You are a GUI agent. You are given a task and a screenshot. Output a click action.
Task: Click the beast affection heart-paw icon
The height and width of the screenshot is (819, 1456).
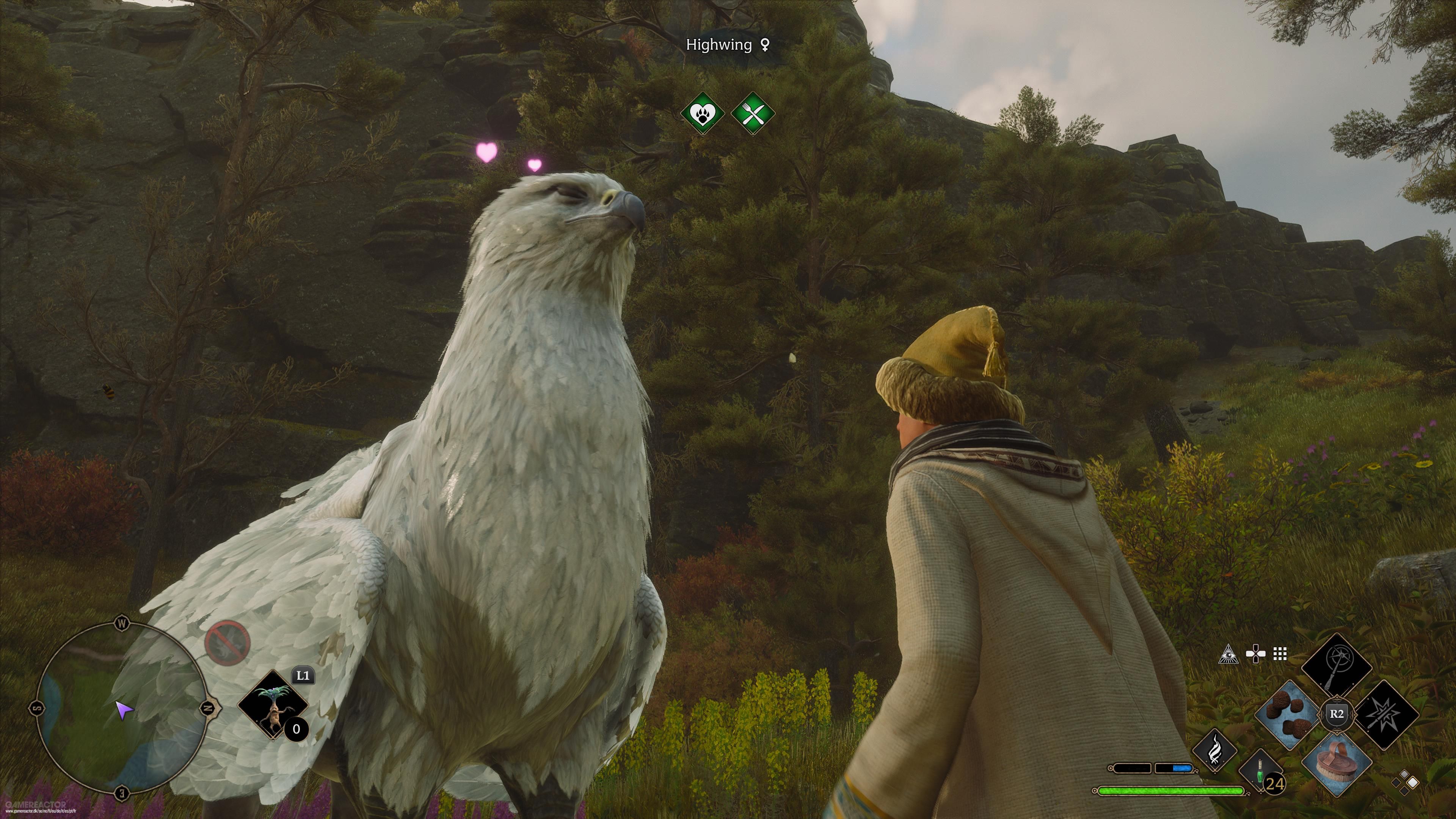703,113
